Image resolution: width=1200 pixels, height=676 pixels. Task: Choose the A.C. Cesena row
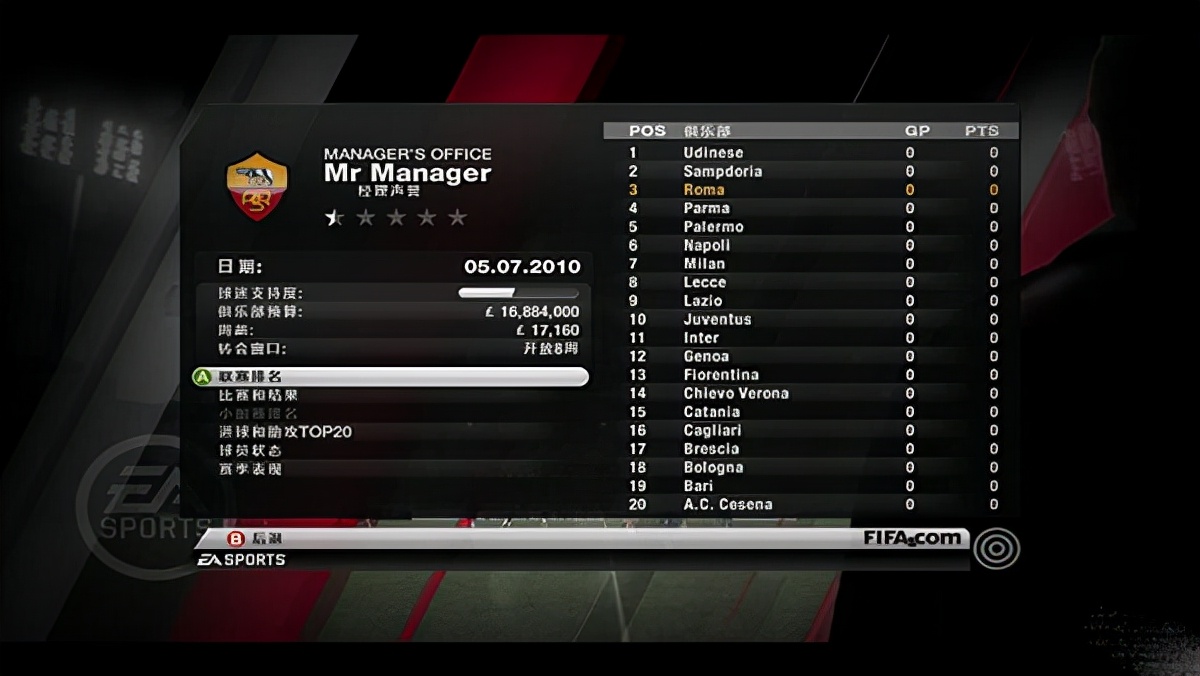coord(811,505)
